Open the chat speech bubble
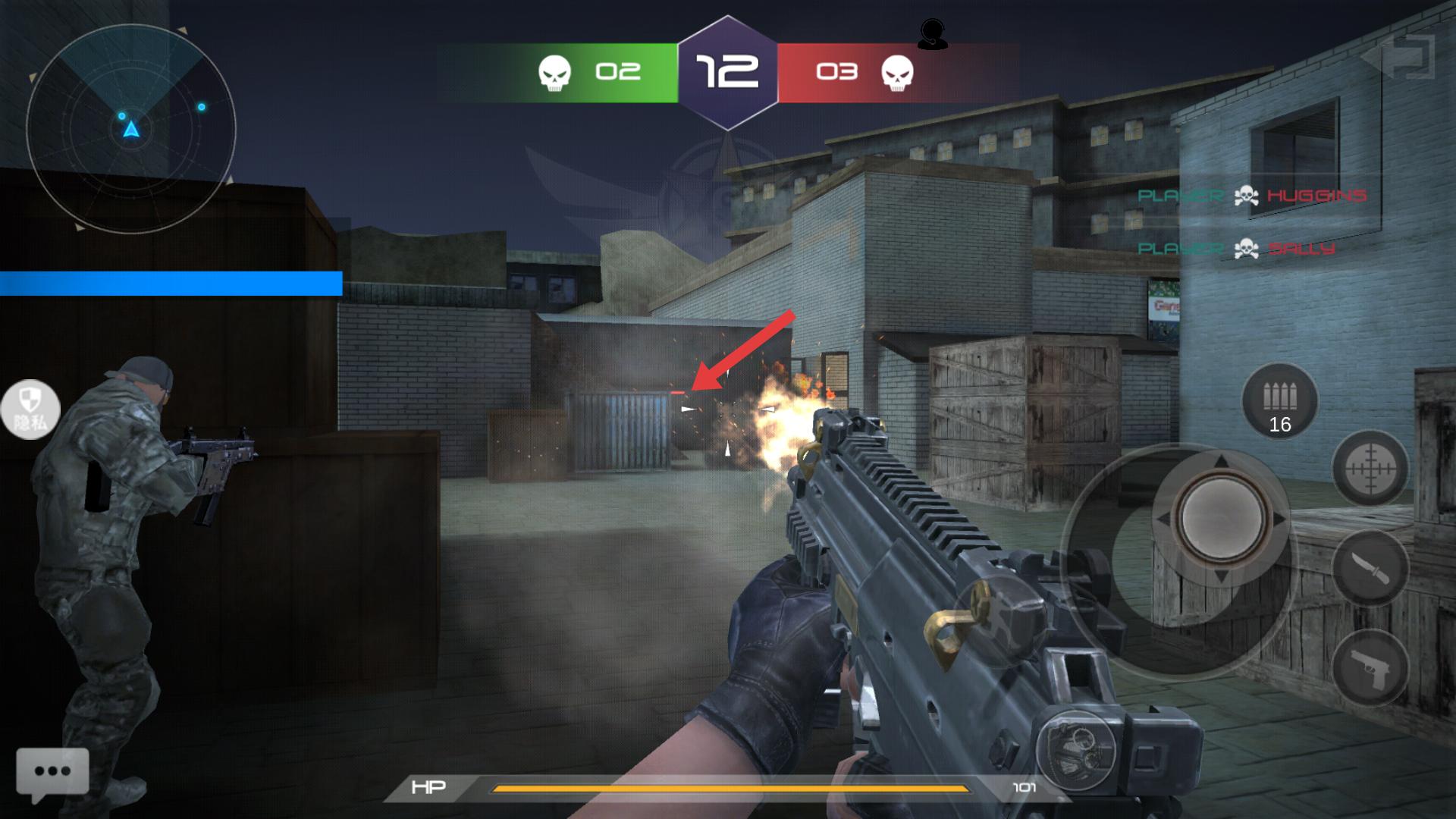Viewport: 1456px width, 819px height. 52,772
